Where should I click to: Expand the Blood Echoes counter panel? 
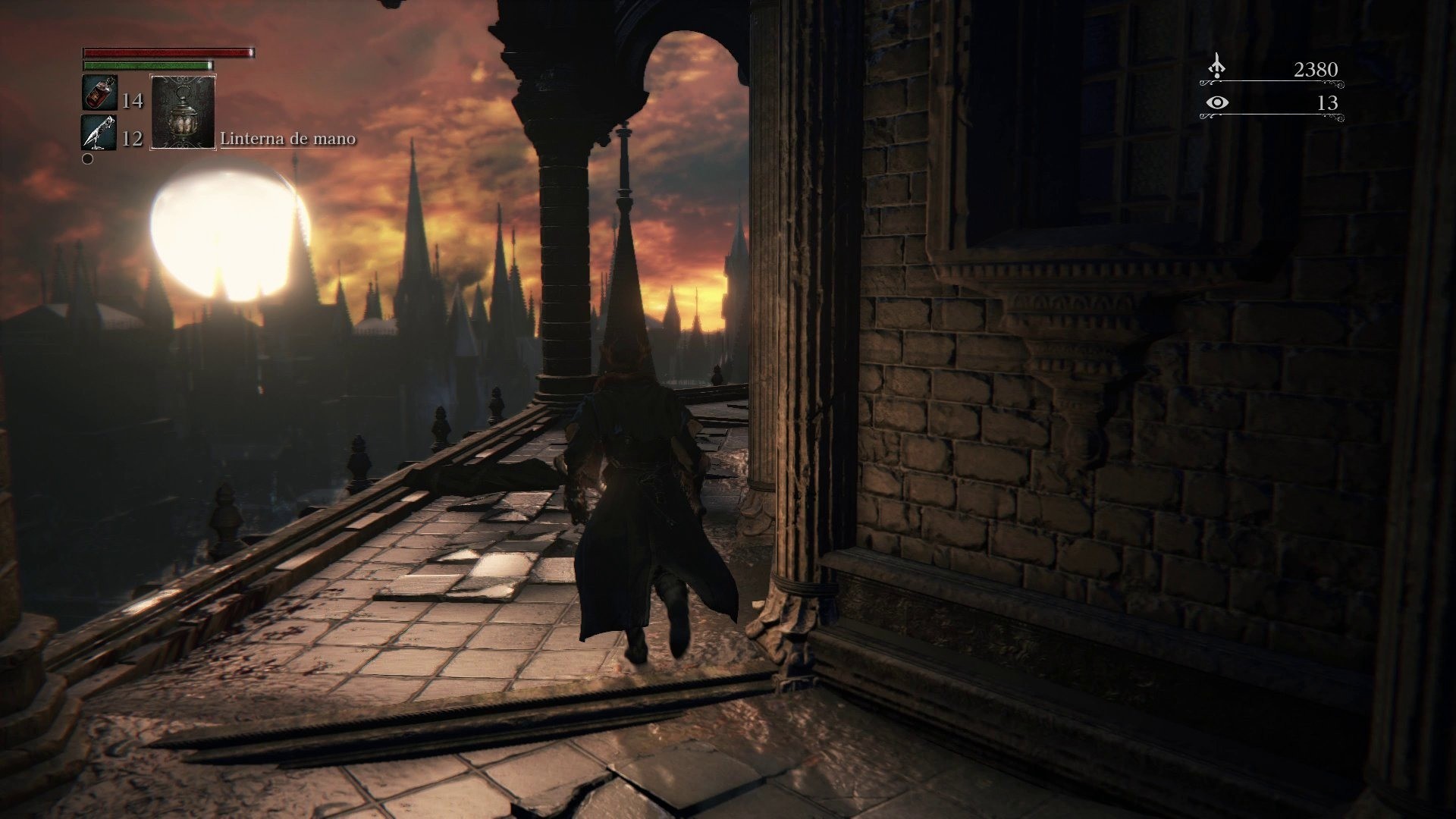1274,71
